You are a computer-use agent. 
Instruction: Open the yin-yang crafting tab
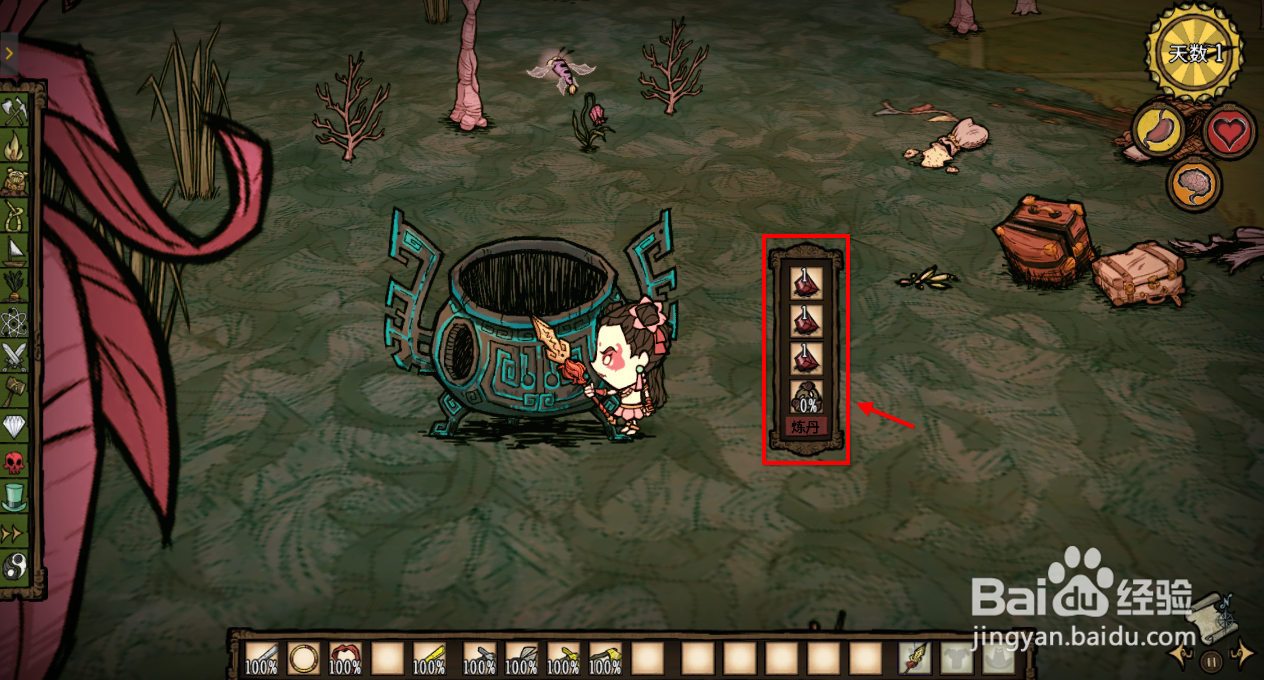(15, 567)
